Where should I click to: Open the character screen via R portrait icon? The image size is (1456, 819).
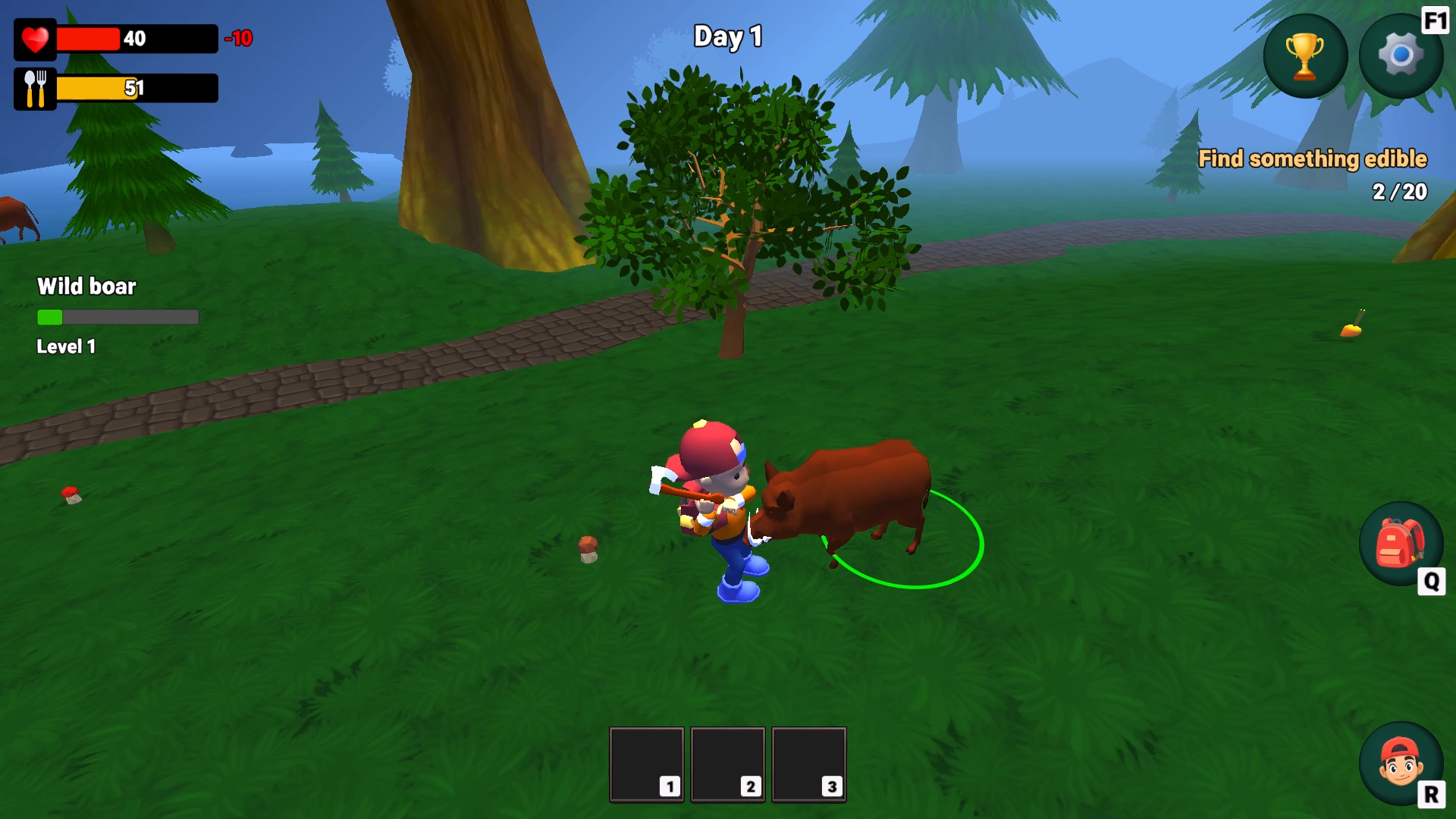coord(1401,762)
